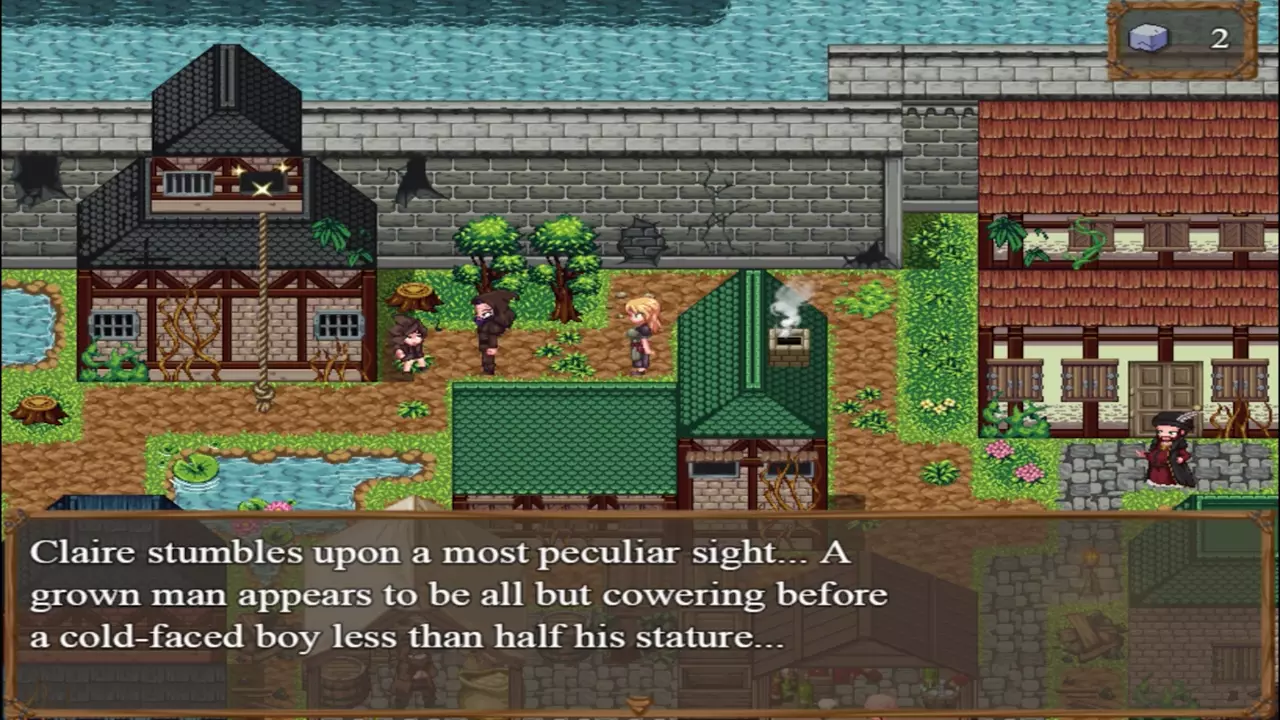Click the dialogue continue arrow indicator
The width and height of the screenshot is (1280, 720).
pos(639,706)
